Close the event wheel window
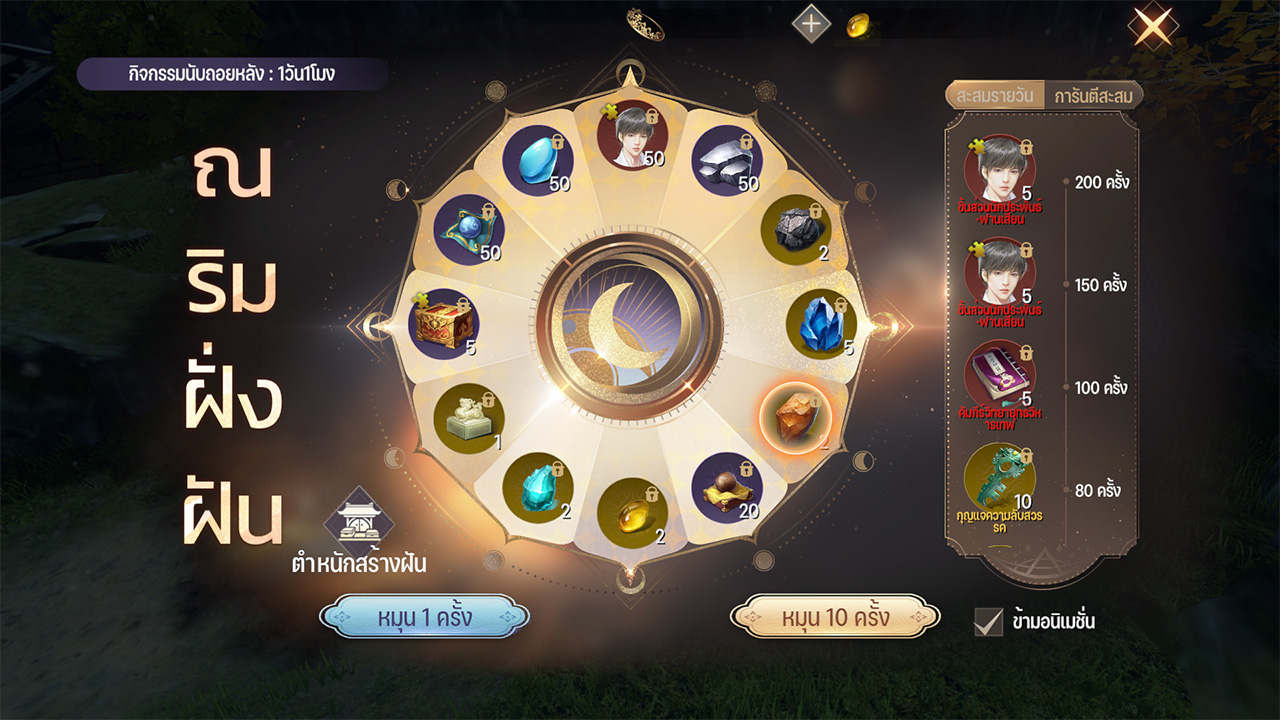Screen dimensions: 1280x720 (1152, 27)
